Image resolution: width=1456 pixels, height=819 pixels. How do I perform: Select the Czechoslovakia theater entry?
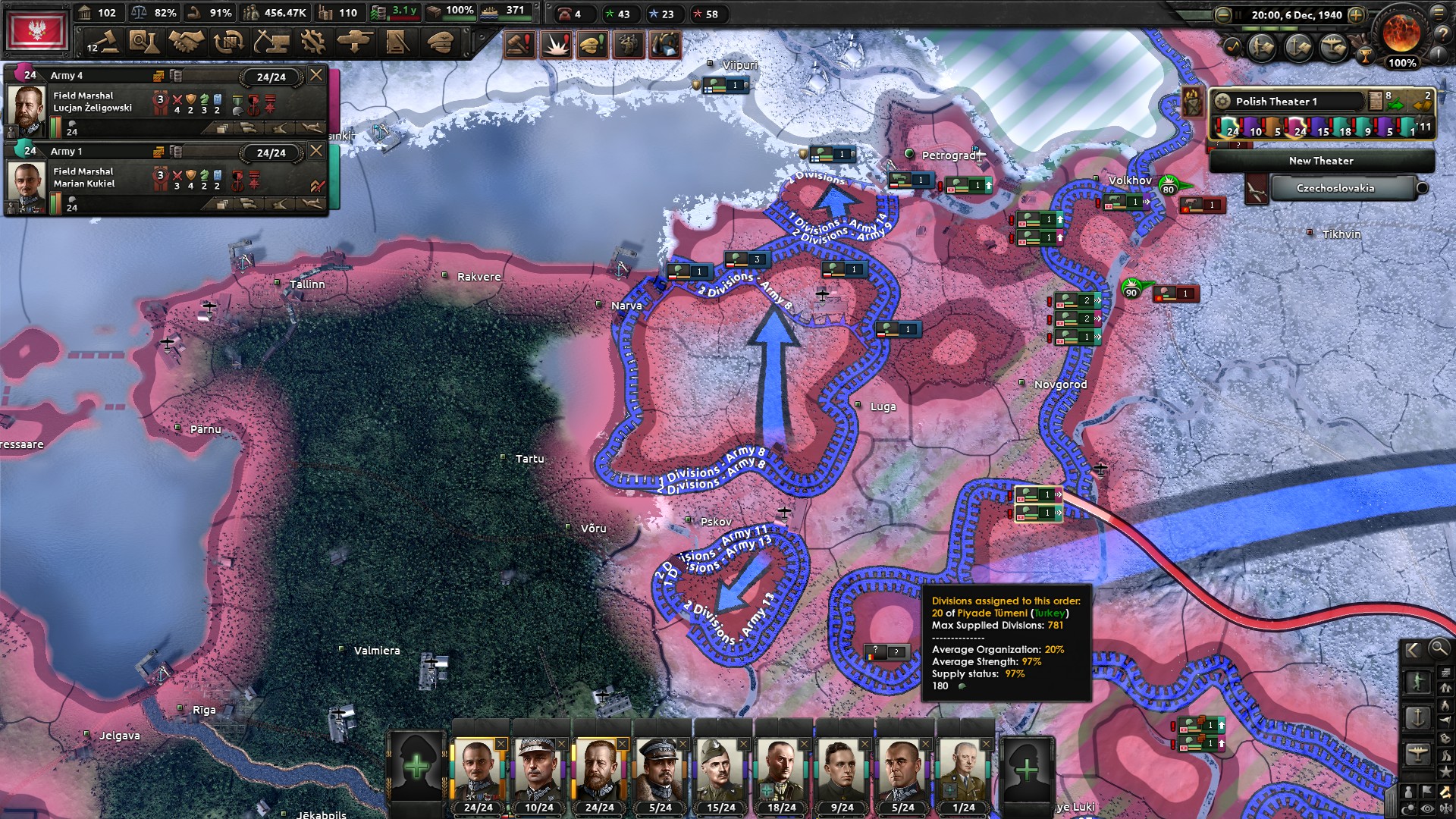[1335, 188]
